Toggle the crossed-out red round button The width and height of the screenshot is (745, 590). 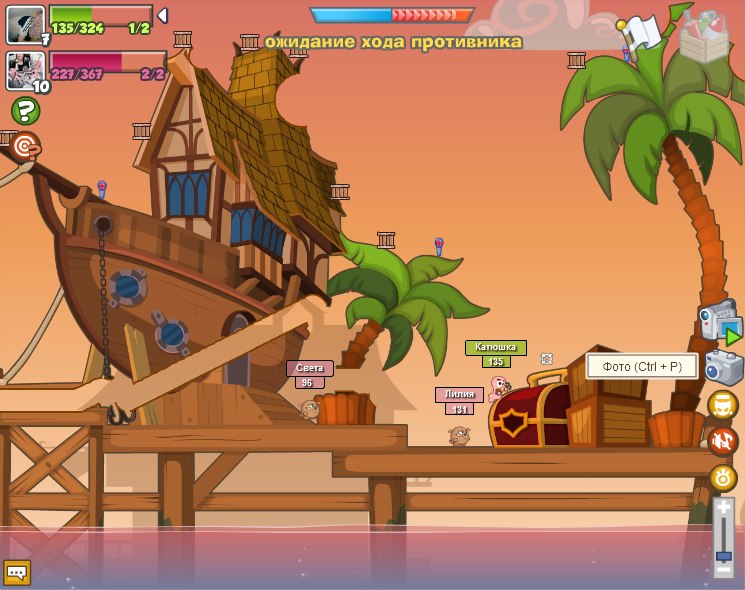(722, 441)
